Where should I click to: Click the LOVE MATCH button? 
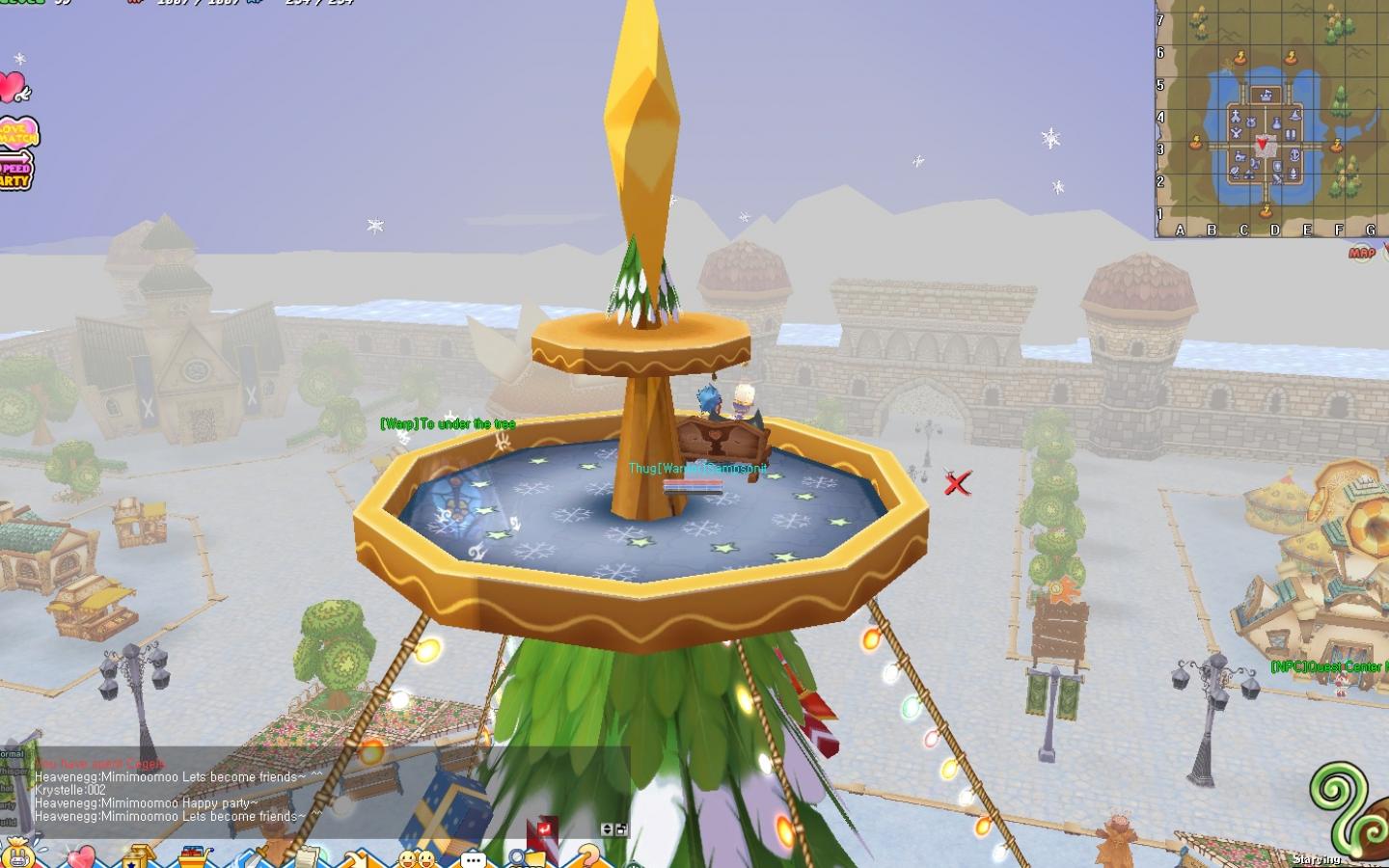[19, 135]
